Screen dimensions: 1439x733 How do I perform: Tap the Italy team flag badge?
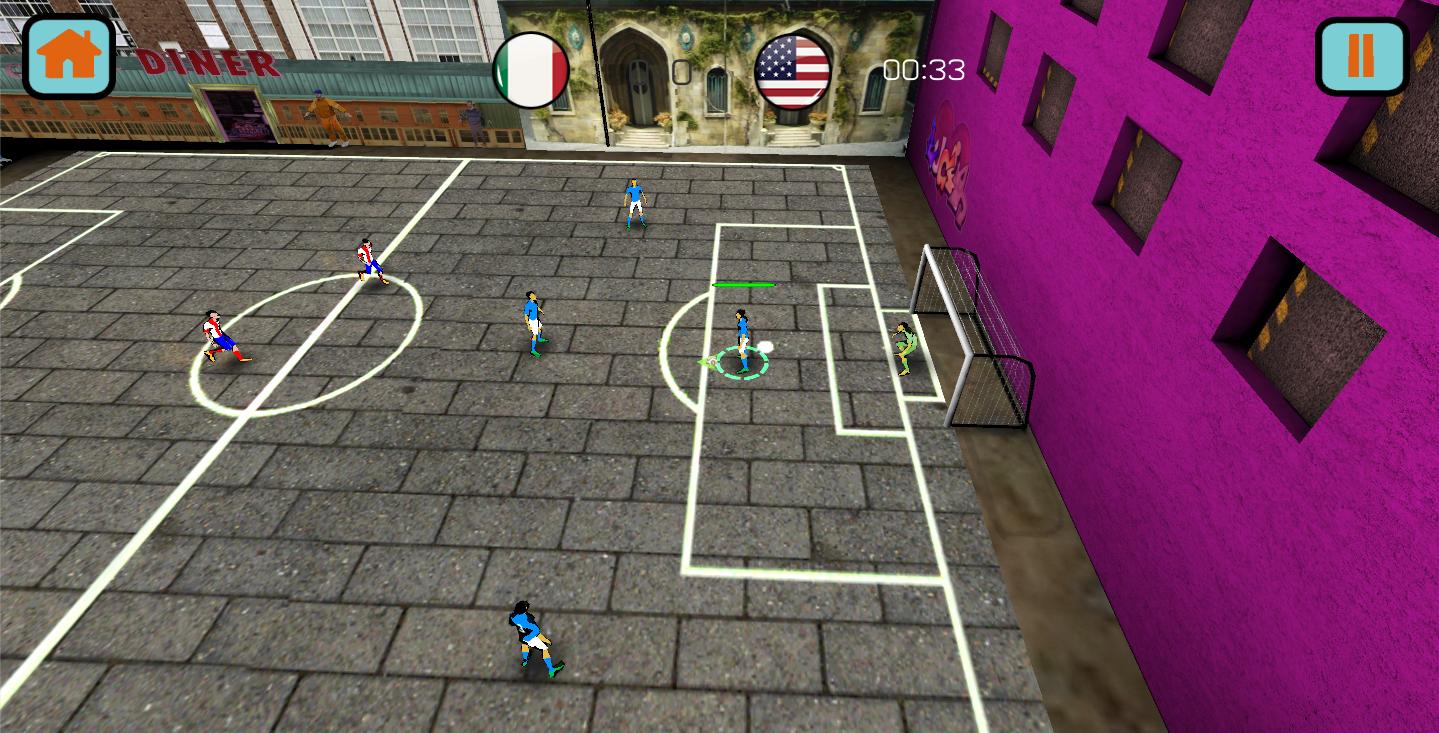[530, 69]
